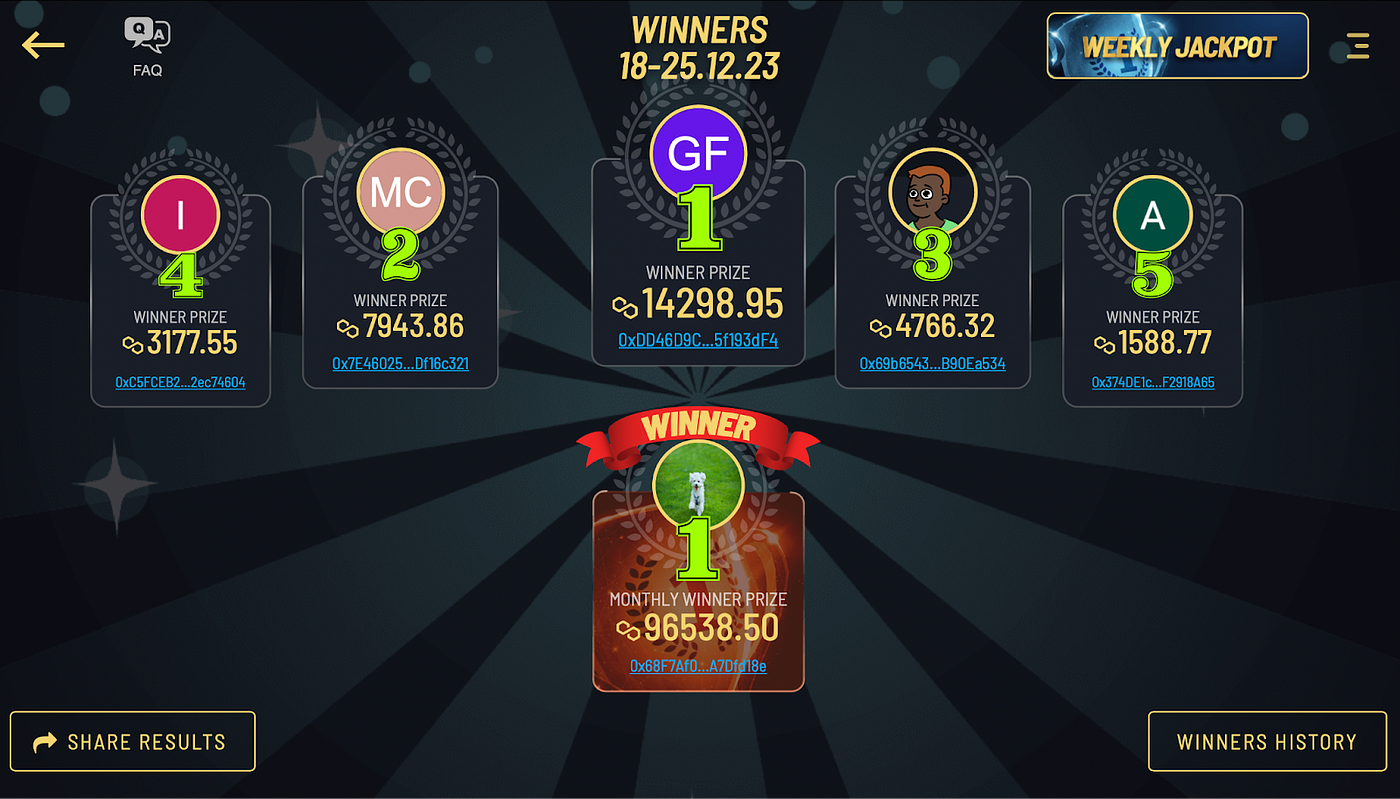This screenshot has height=799, width=1400.
Task: Select the green A avatar on fifth place card
Action: click(x=1152, y=214)
